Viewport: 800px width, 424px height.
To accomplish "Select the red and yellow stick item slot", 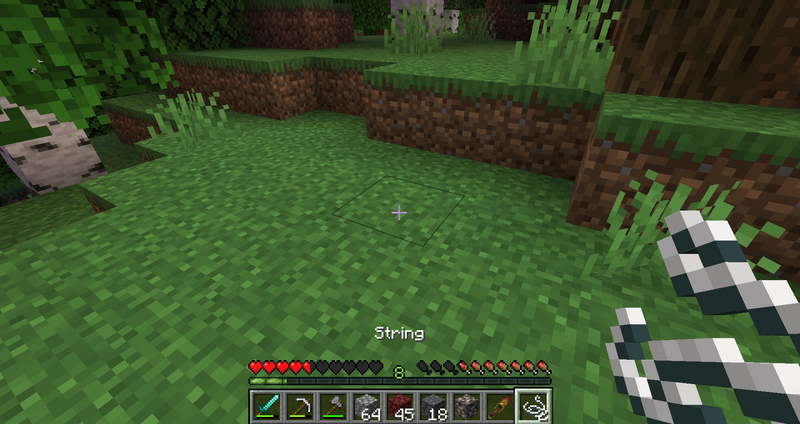I will (499, 406).
